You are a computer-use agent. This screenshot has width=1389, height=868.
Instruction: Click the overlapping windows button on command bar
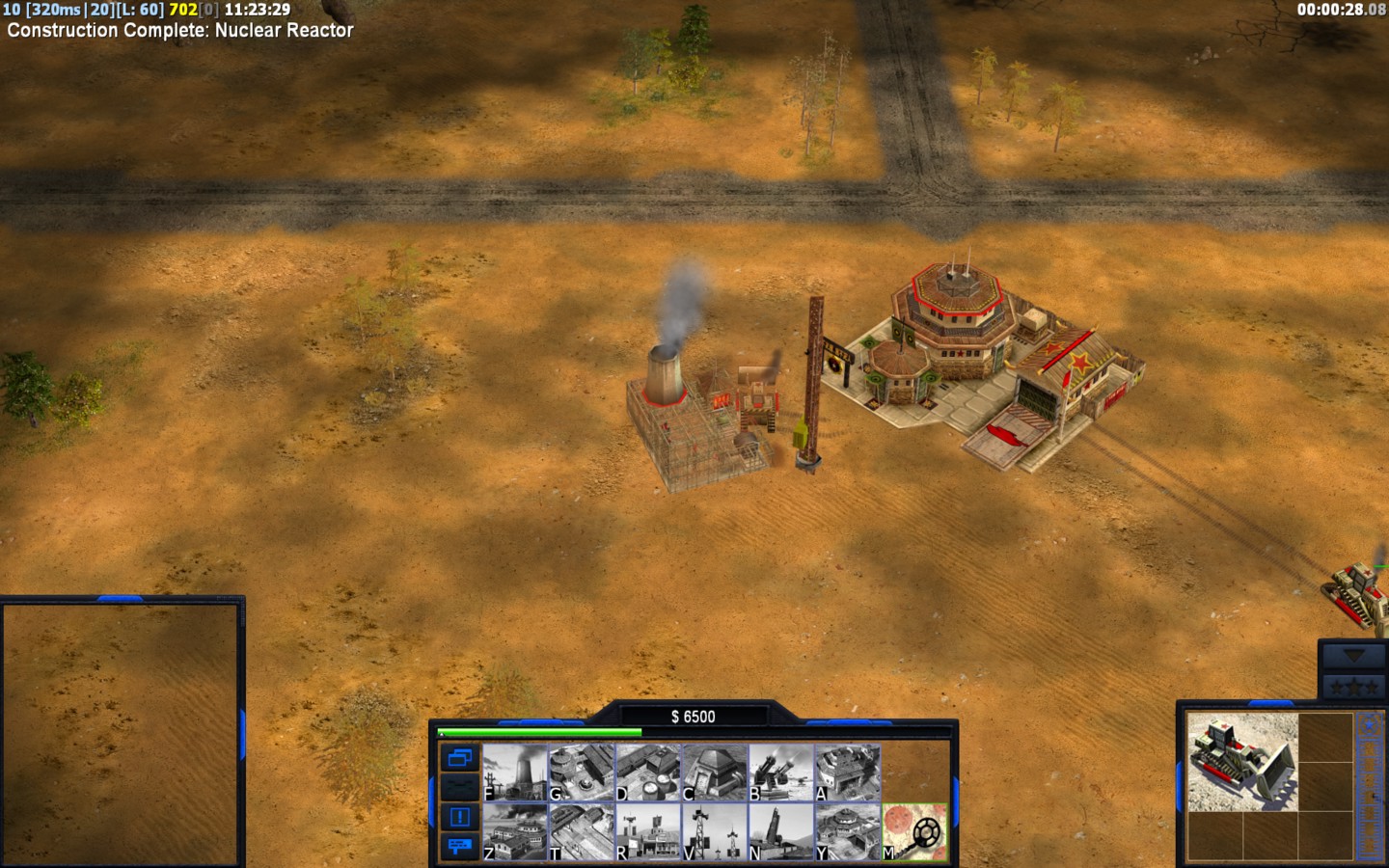459,758
